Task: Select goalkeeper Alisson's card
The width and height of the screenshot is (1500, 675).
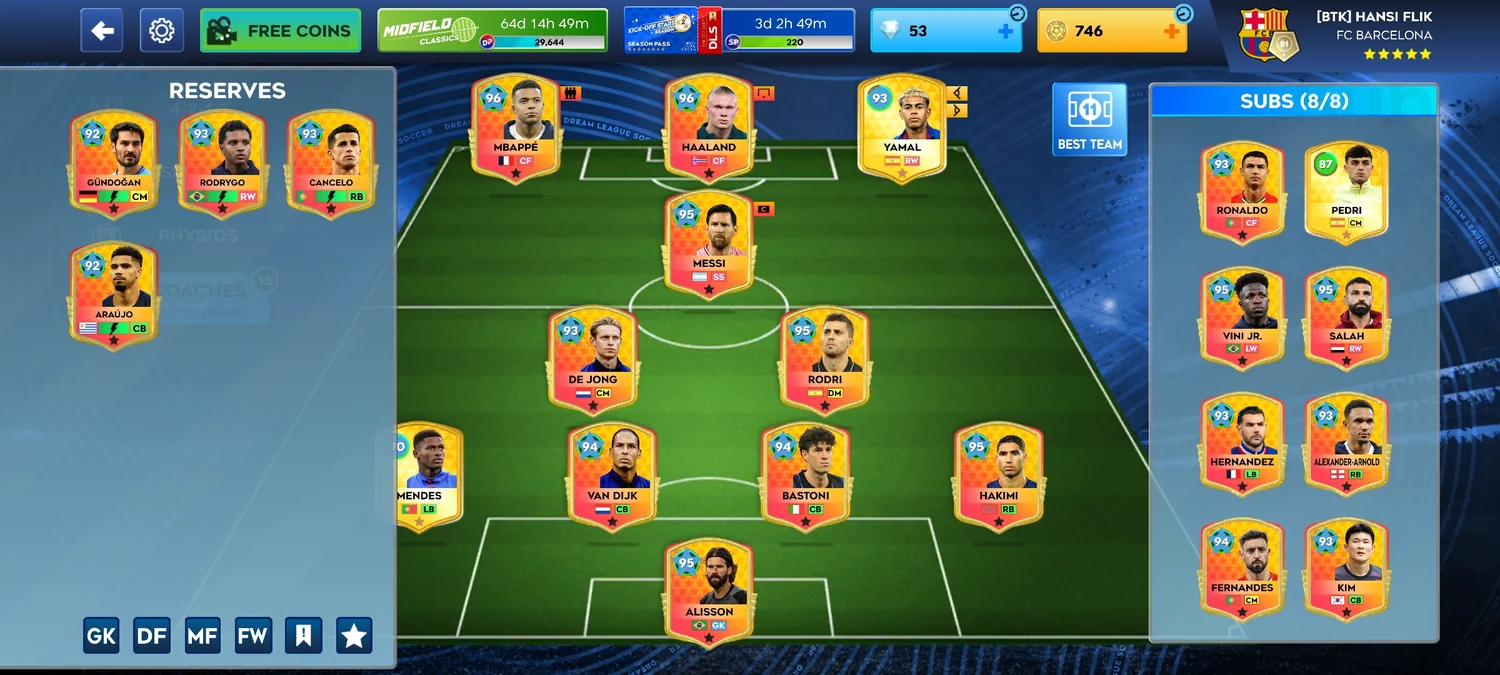Action: [x=709, y=592]
